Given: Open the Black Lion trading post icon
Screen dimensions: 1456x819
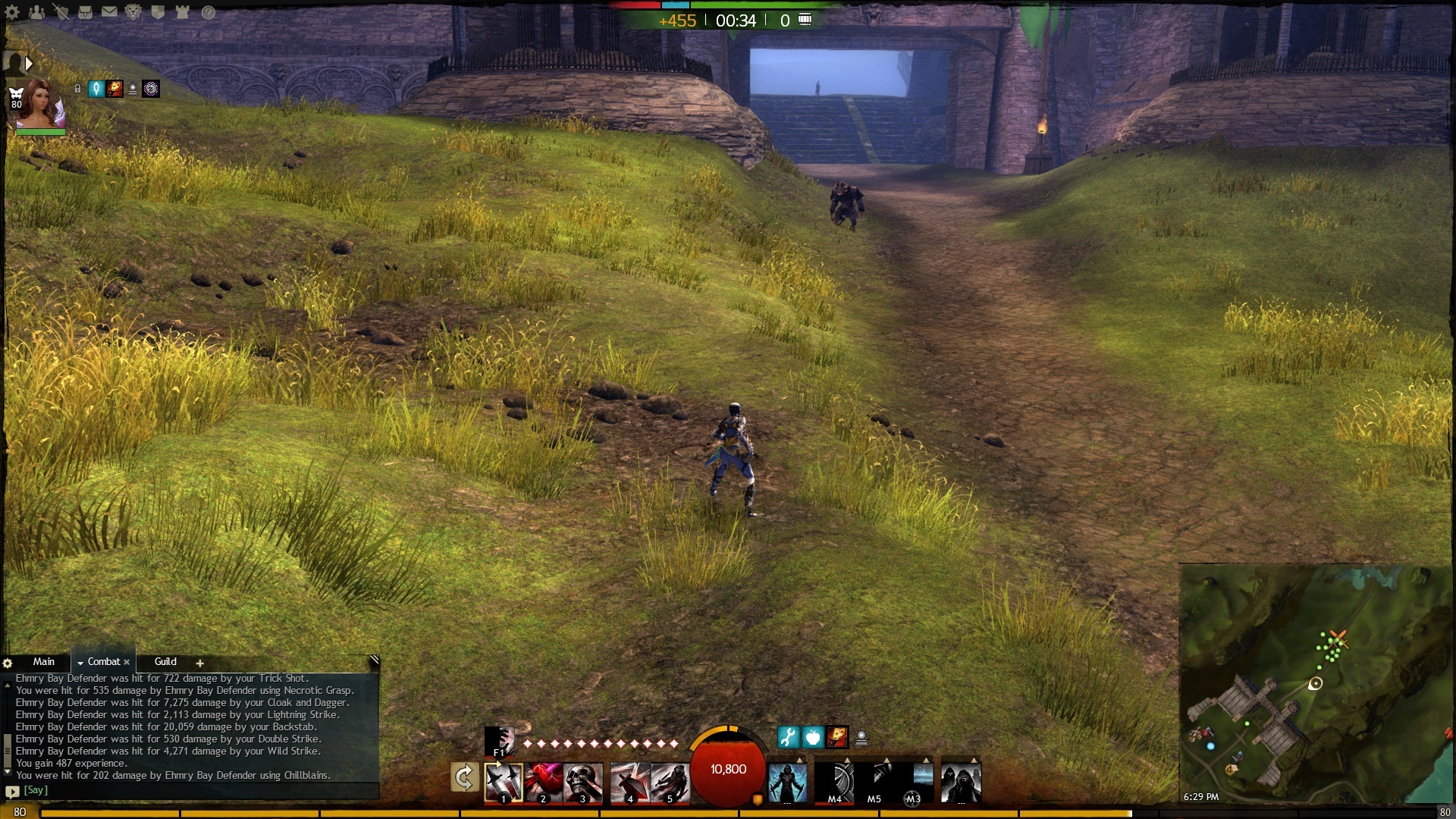Looking at the screenshot, I should (x=133, y=12).
